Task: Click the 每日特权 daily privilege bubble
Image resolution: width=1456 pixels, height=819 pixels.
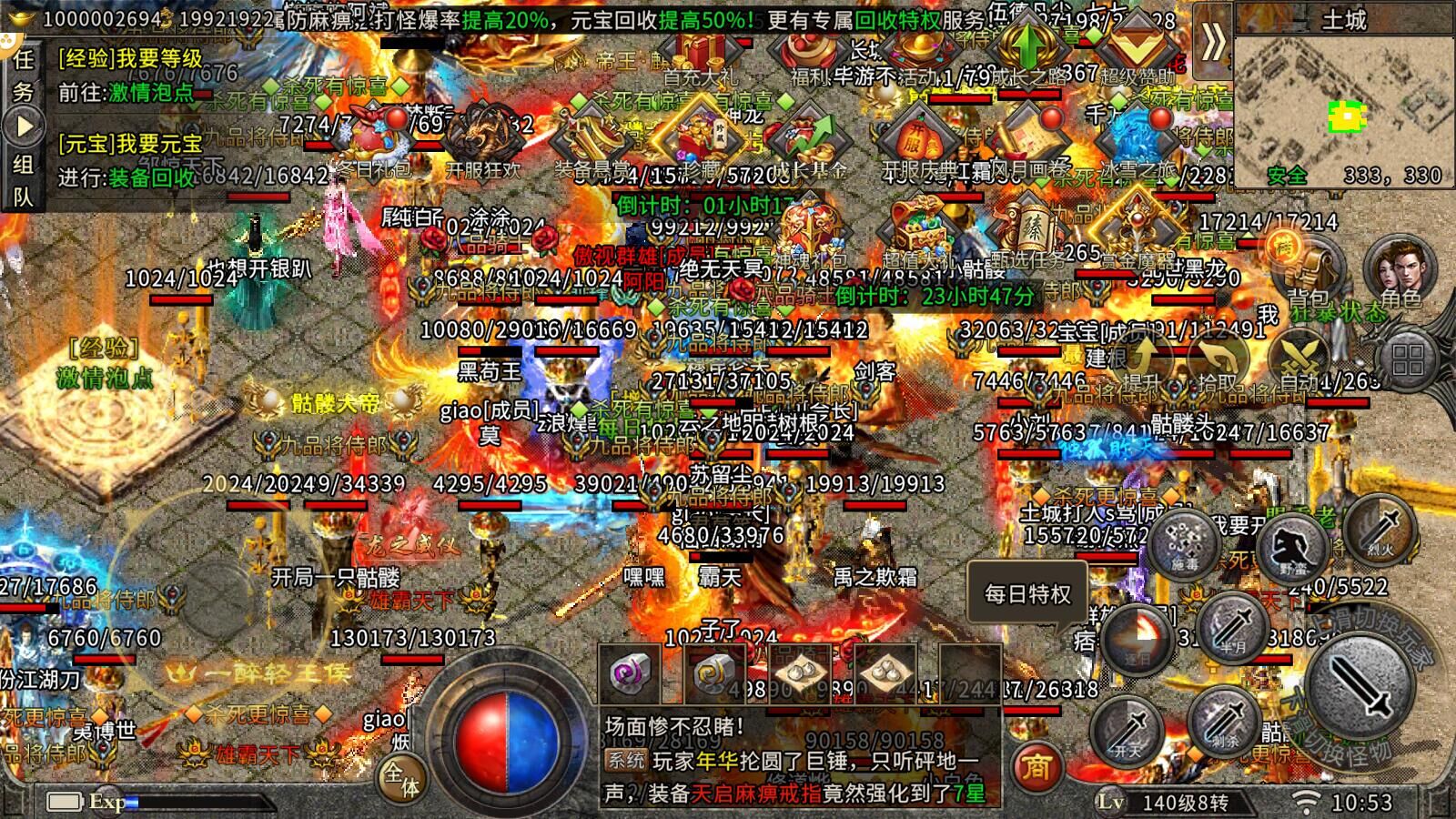Action: 1027,594
